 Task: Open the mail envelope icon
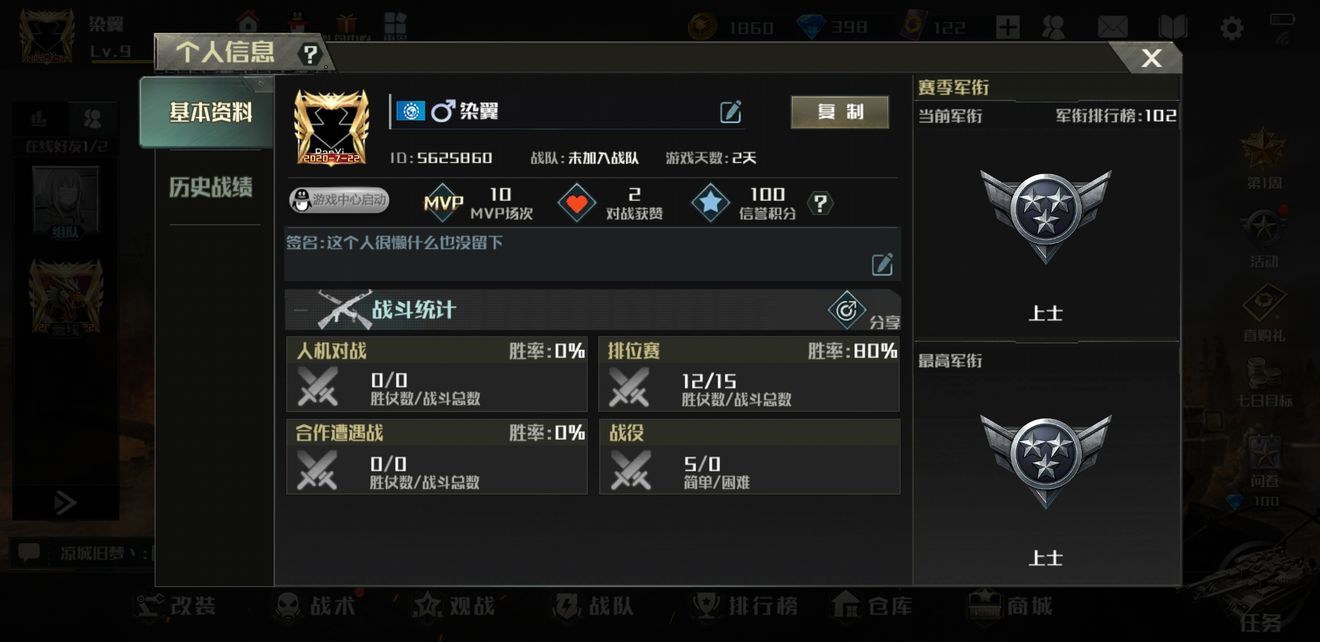(x=1113, y=27)
